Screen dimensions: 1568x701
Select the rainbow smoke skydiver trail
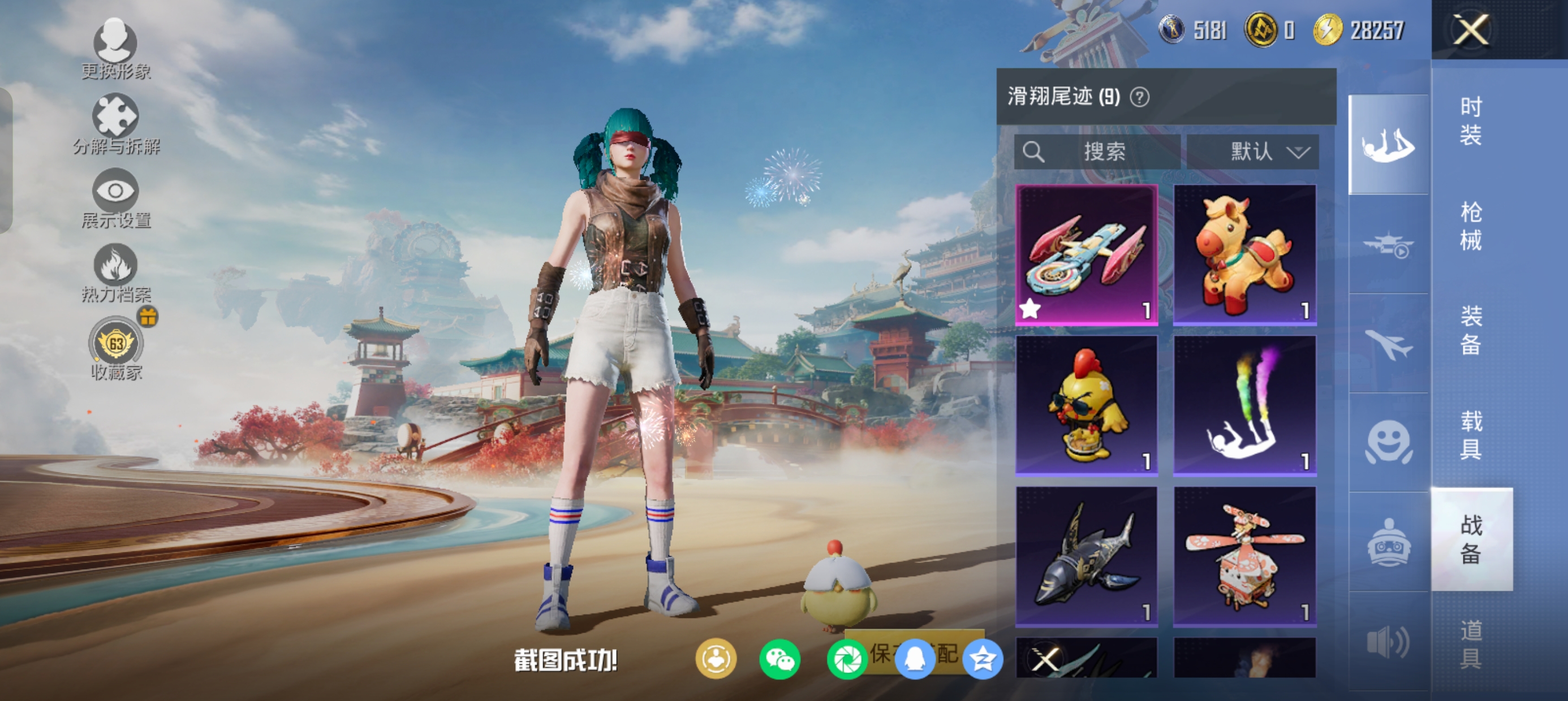point(1245,405)
